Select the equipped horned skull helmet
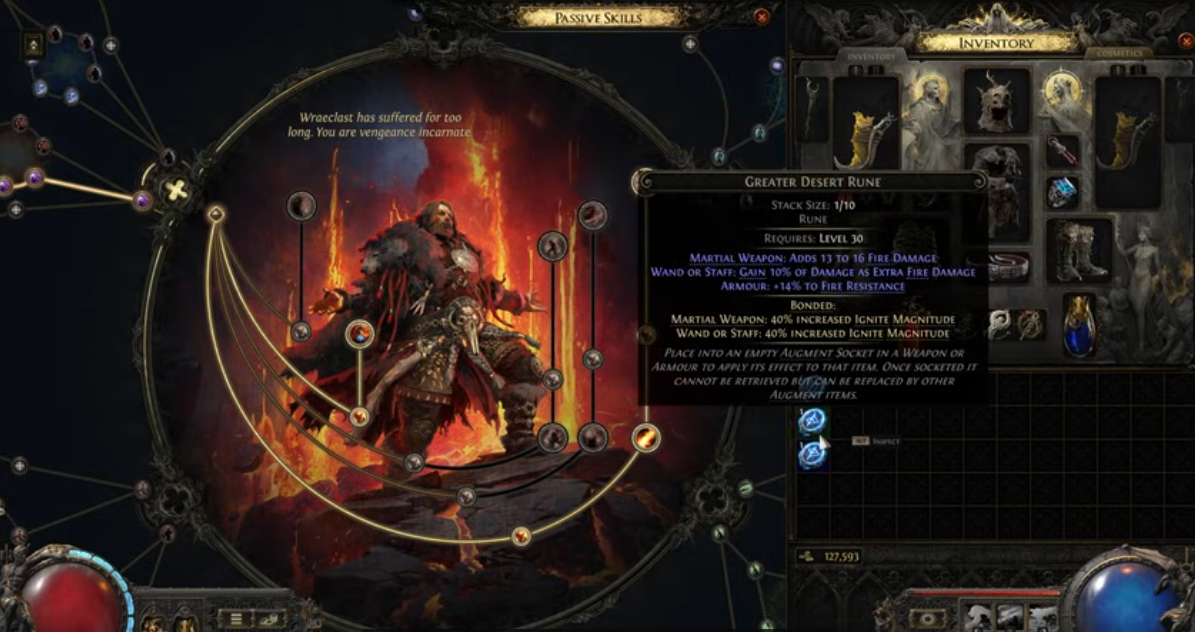Screen dimensions: 1195x632 click(996, 102)
